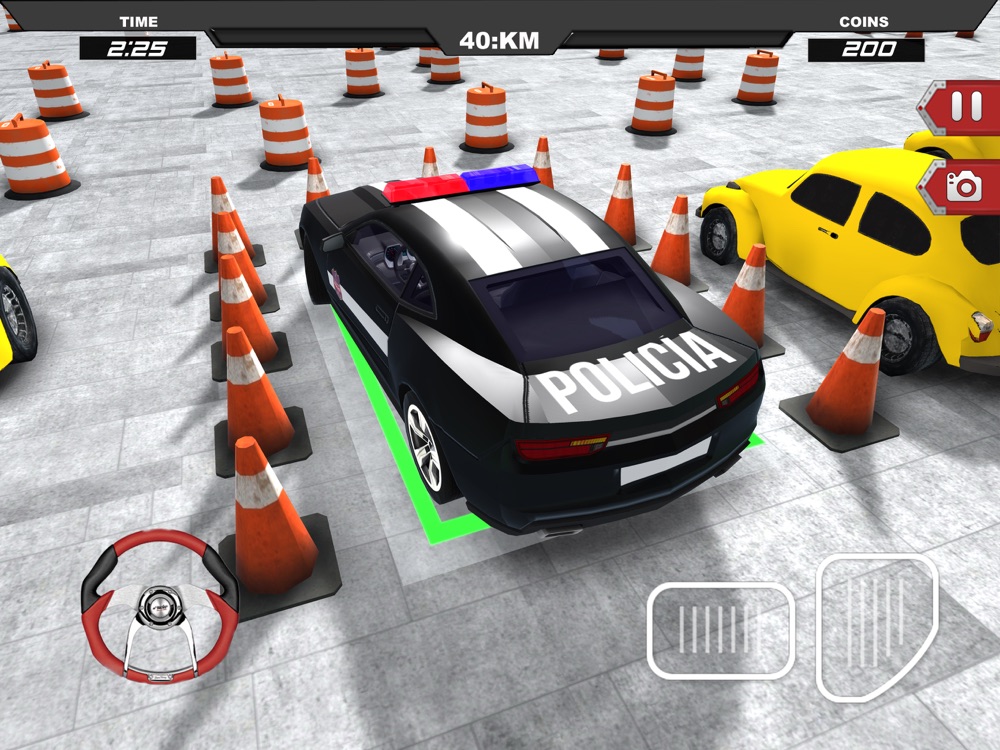1000x750 pixels.
Task: Tap the red steering wheel control
Action: tap(160, 608)
